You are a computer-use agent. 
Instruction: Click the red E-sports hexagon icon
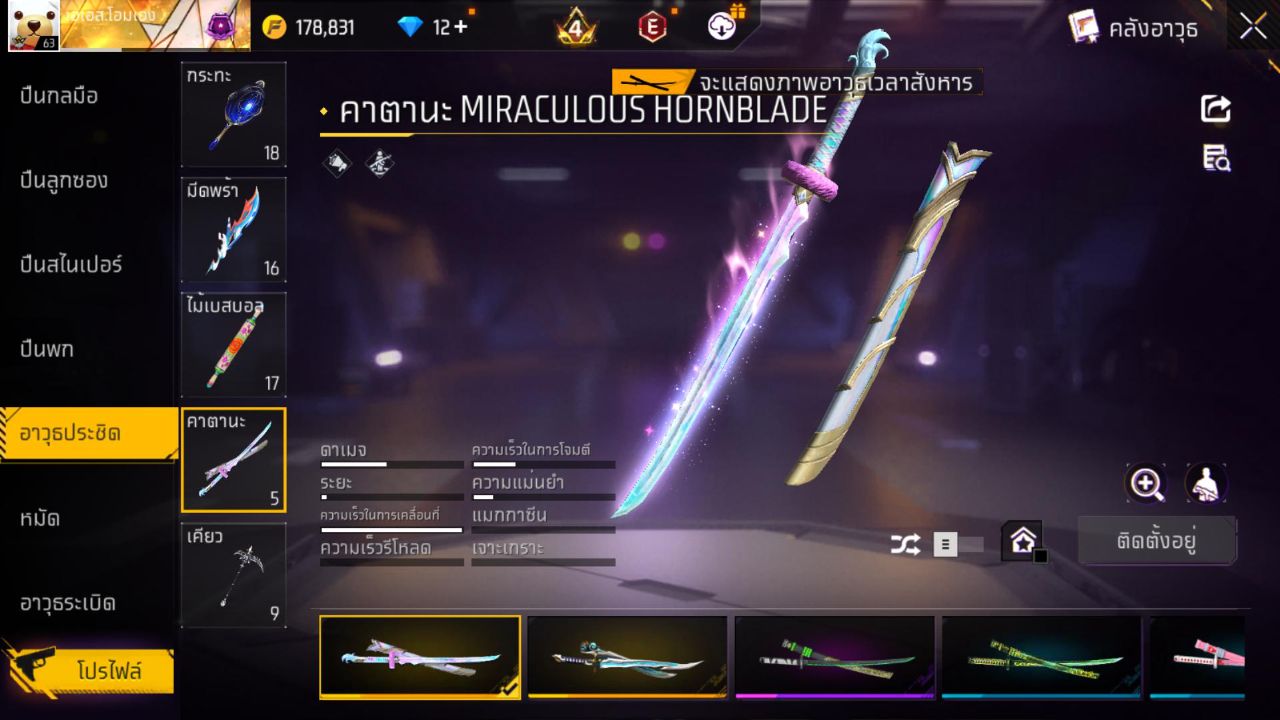(x=651, y=27)
